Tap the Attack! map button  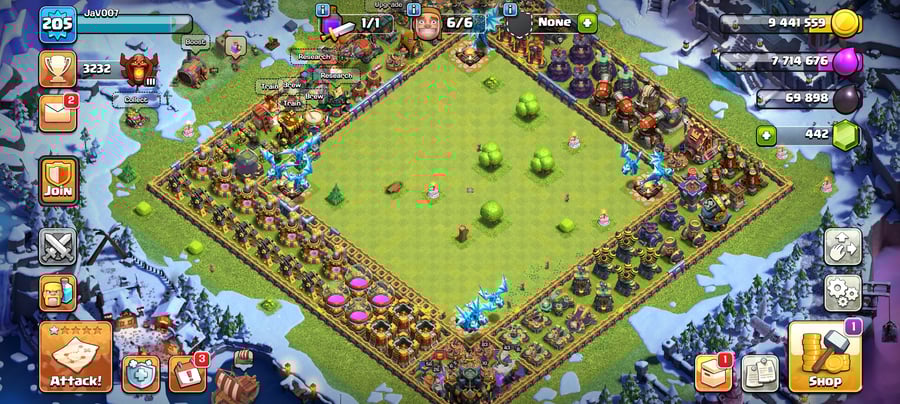click(75, 357)
